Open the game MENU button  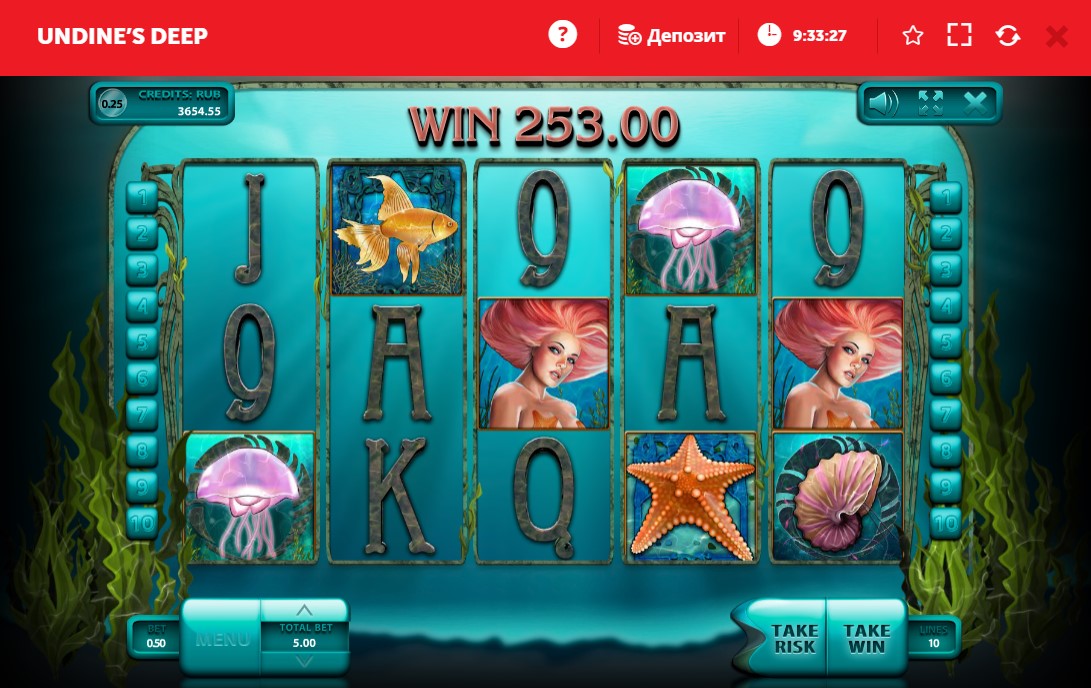(222, 638)
